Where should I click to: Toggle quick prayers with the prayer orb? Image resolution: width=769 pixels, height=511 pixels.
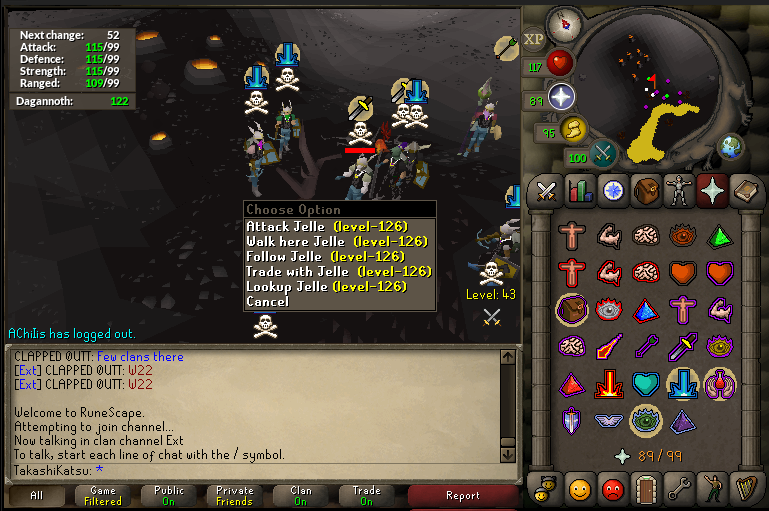(561, 96)
